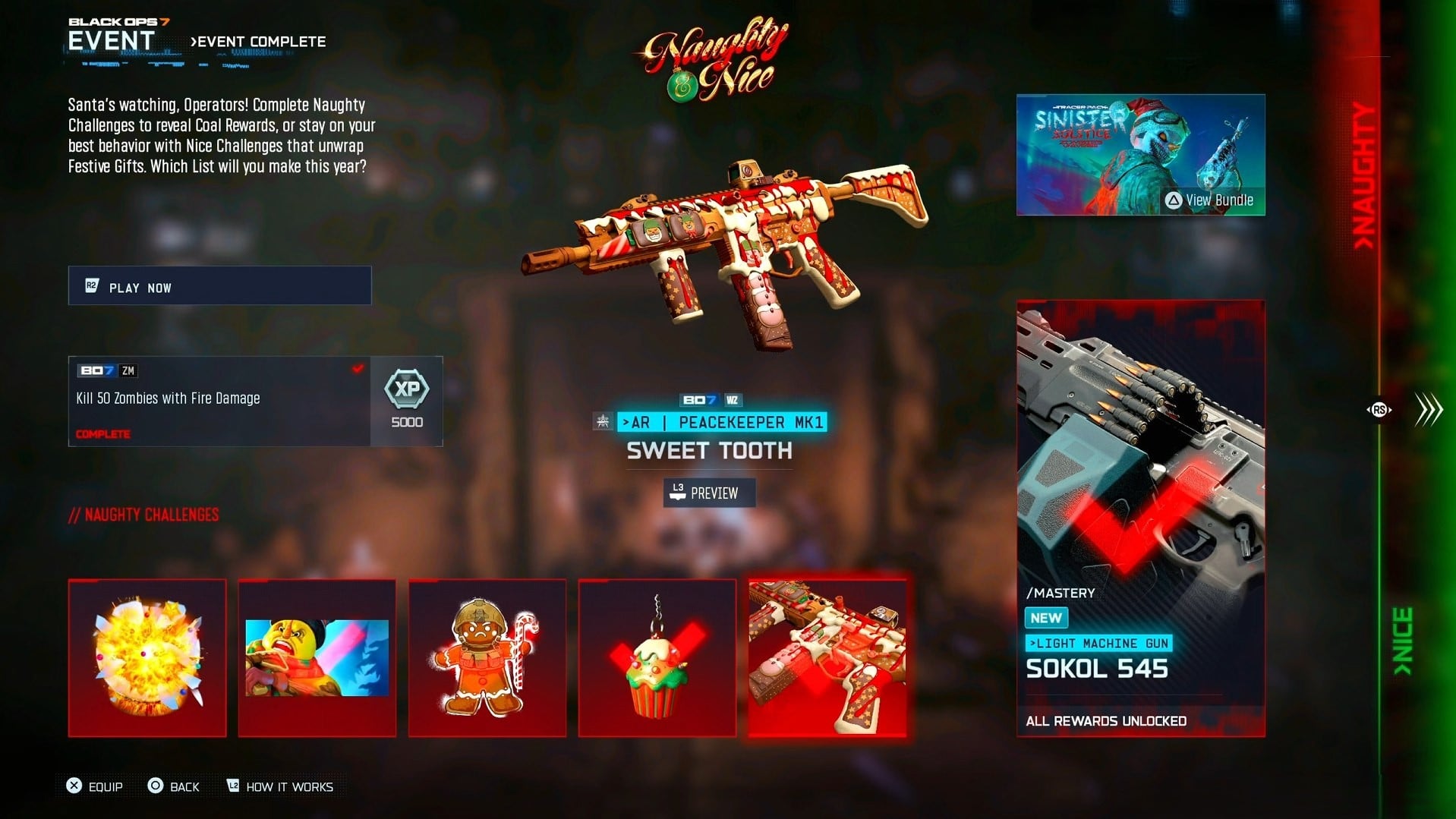Go back to the previous menu

pyautogui.click(x=174, y=786)
